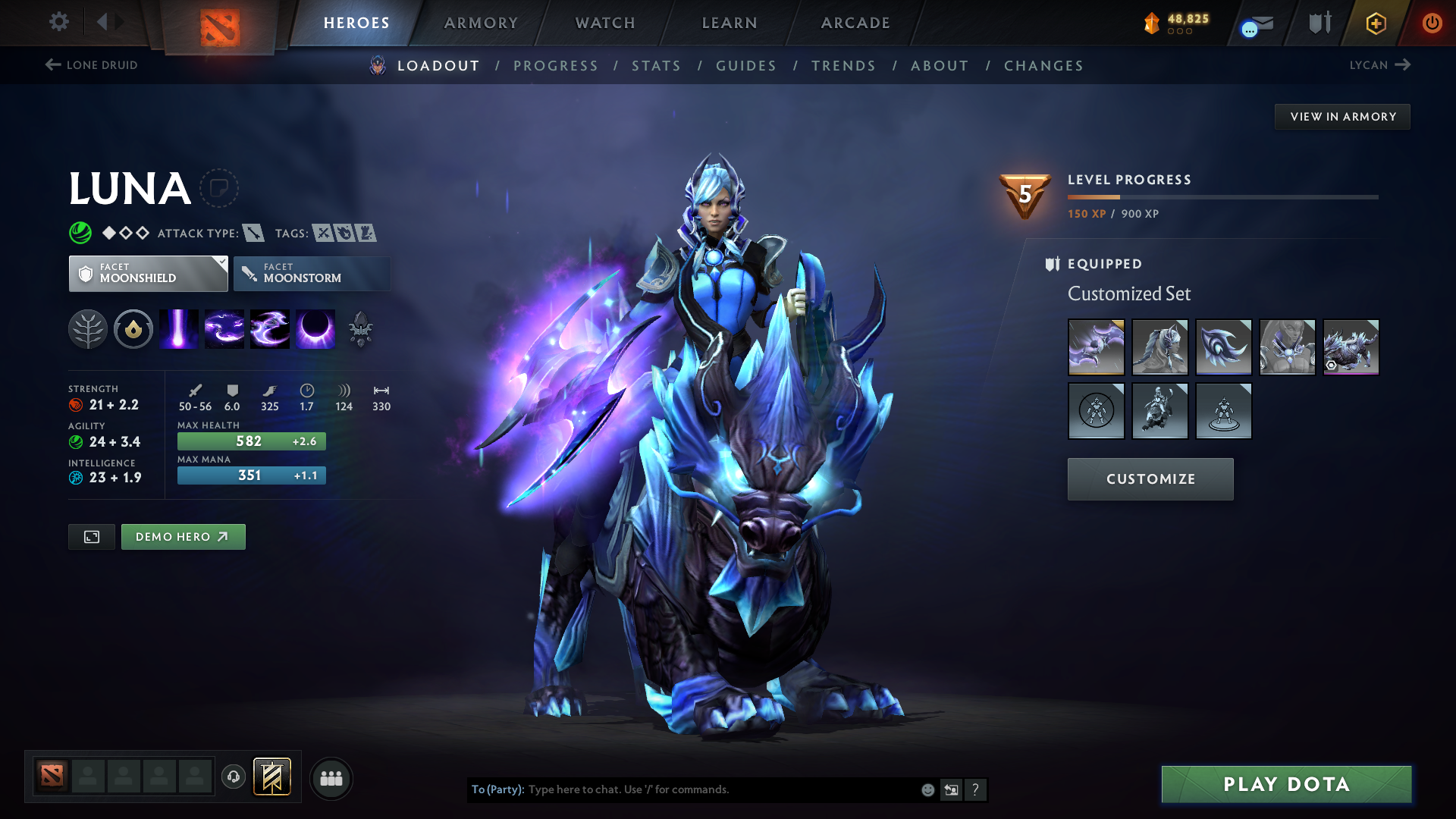The width and height of the screenshot is (1456, 819).
Task: Click the power button to exit Dota
Action: click(1433, 23)
